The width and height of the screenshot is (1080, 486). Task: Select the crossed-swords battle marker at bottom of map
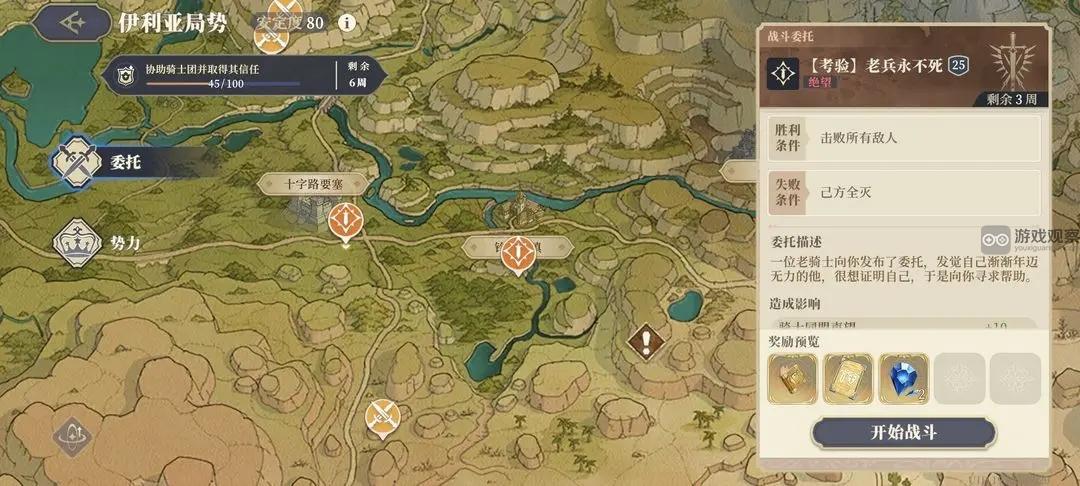[x=380, y=415]
